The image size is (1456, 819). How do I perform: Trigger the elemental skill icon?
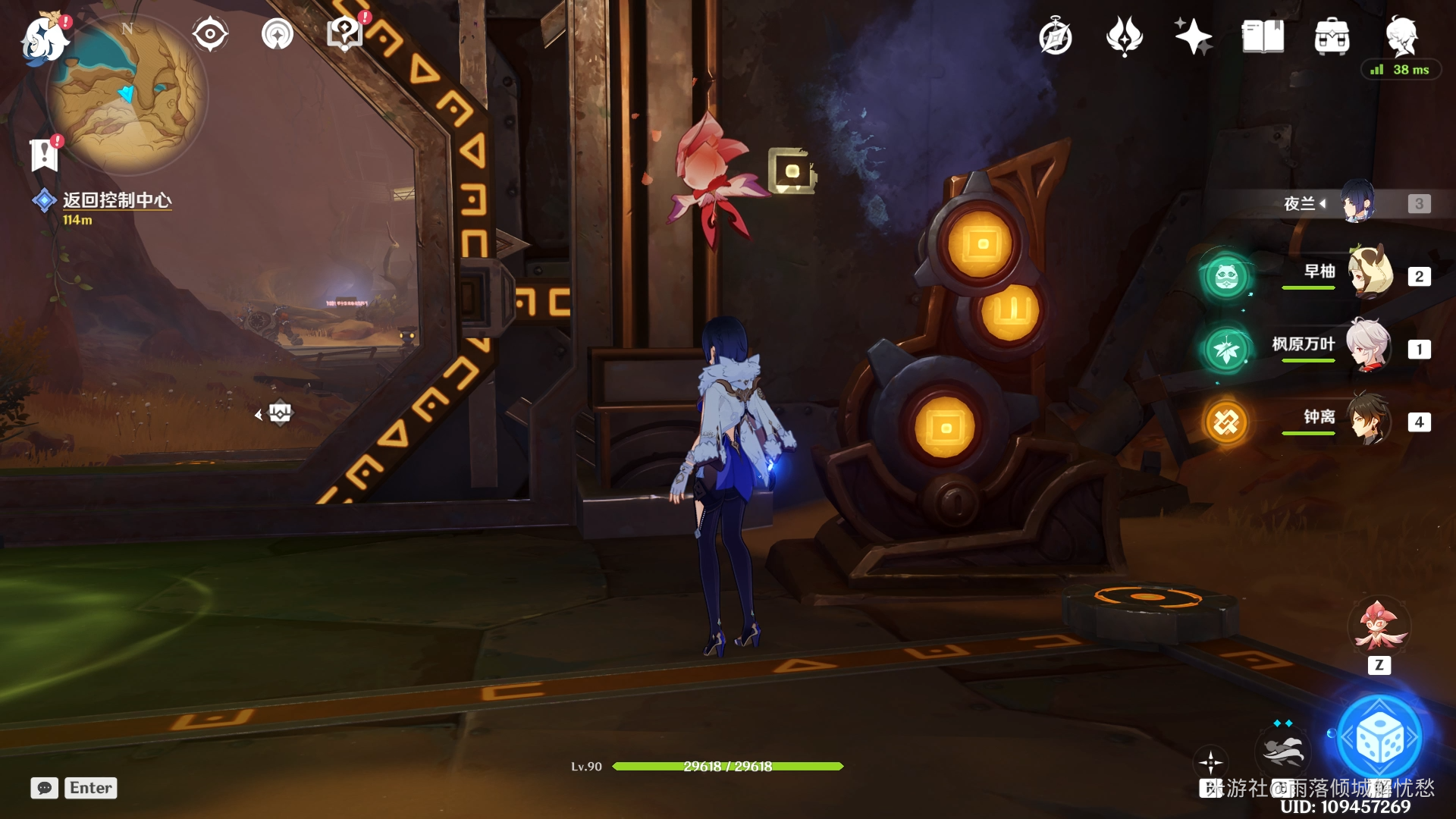[1282, 749]
